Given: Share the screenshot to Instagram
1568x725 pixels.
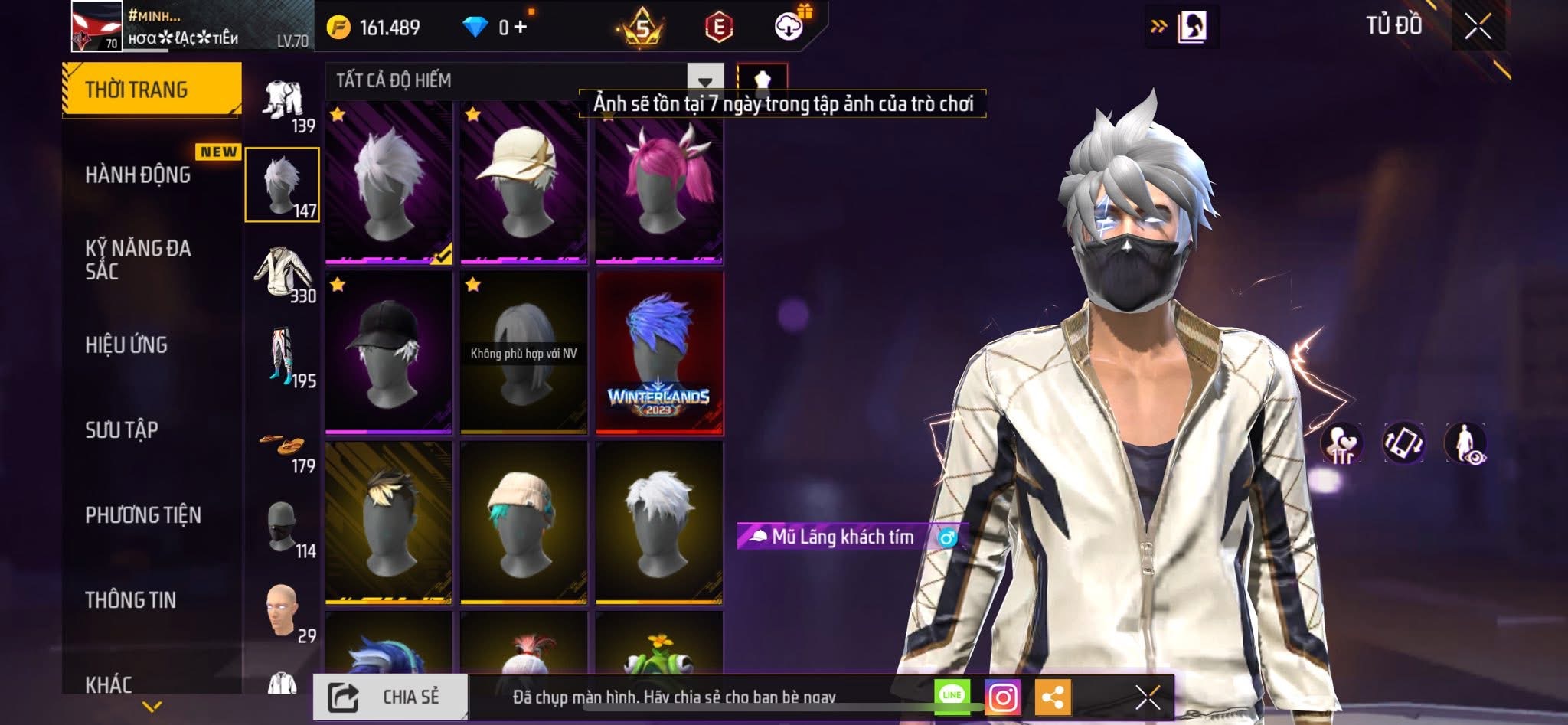Looking at the screenshot, I should pos(1002,697).
